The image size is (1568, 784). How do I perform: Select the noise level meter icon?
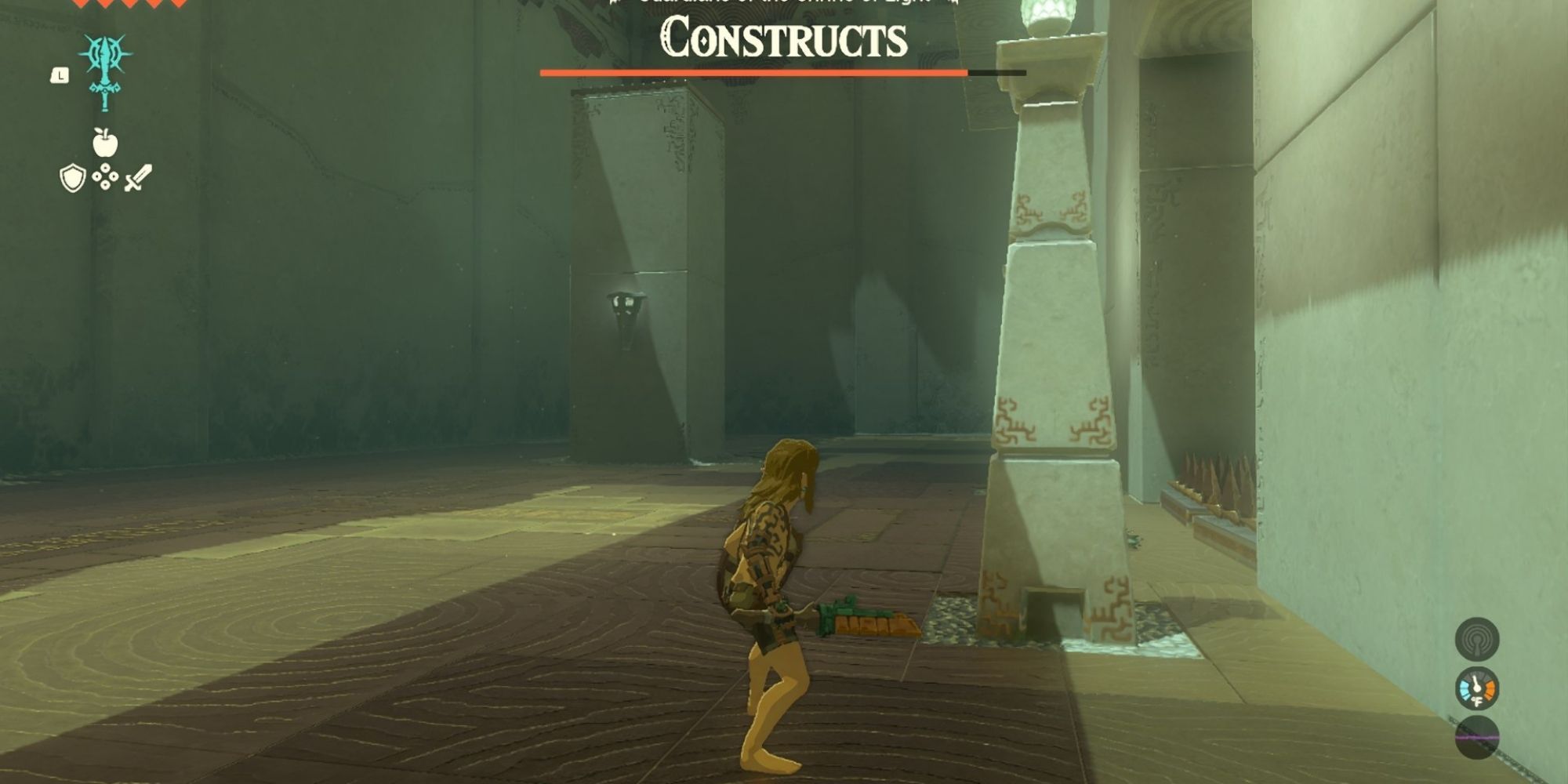pyautogui.click(x=1476, y=737)
